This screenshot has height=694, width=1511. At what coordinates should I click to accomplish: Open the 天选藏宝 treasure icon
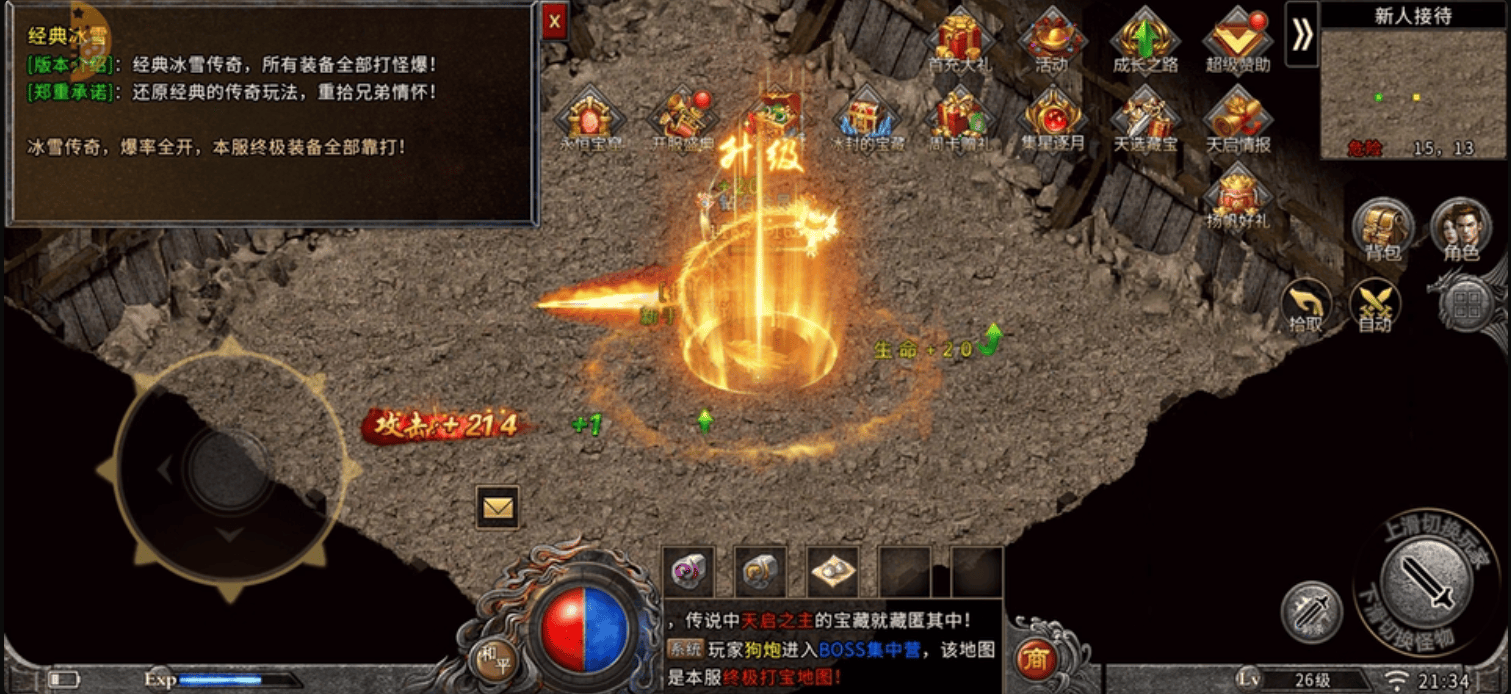(x=1145, y=117)
